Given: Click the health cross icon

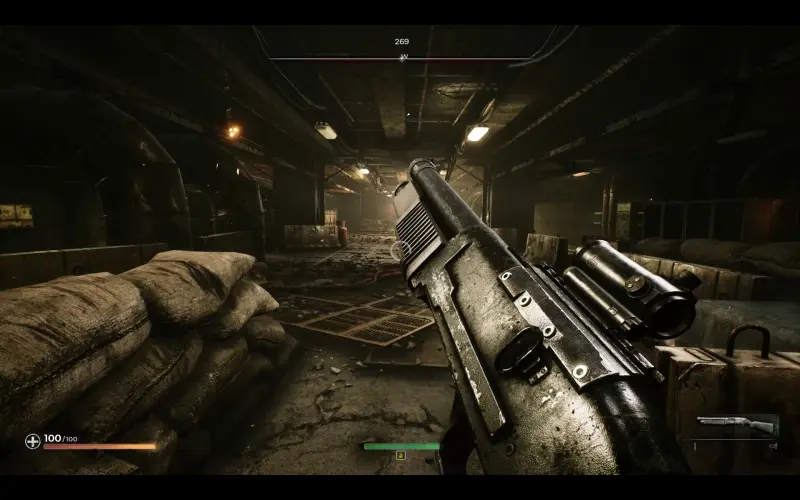Looking at the screenshot, I should coord(33,440).
